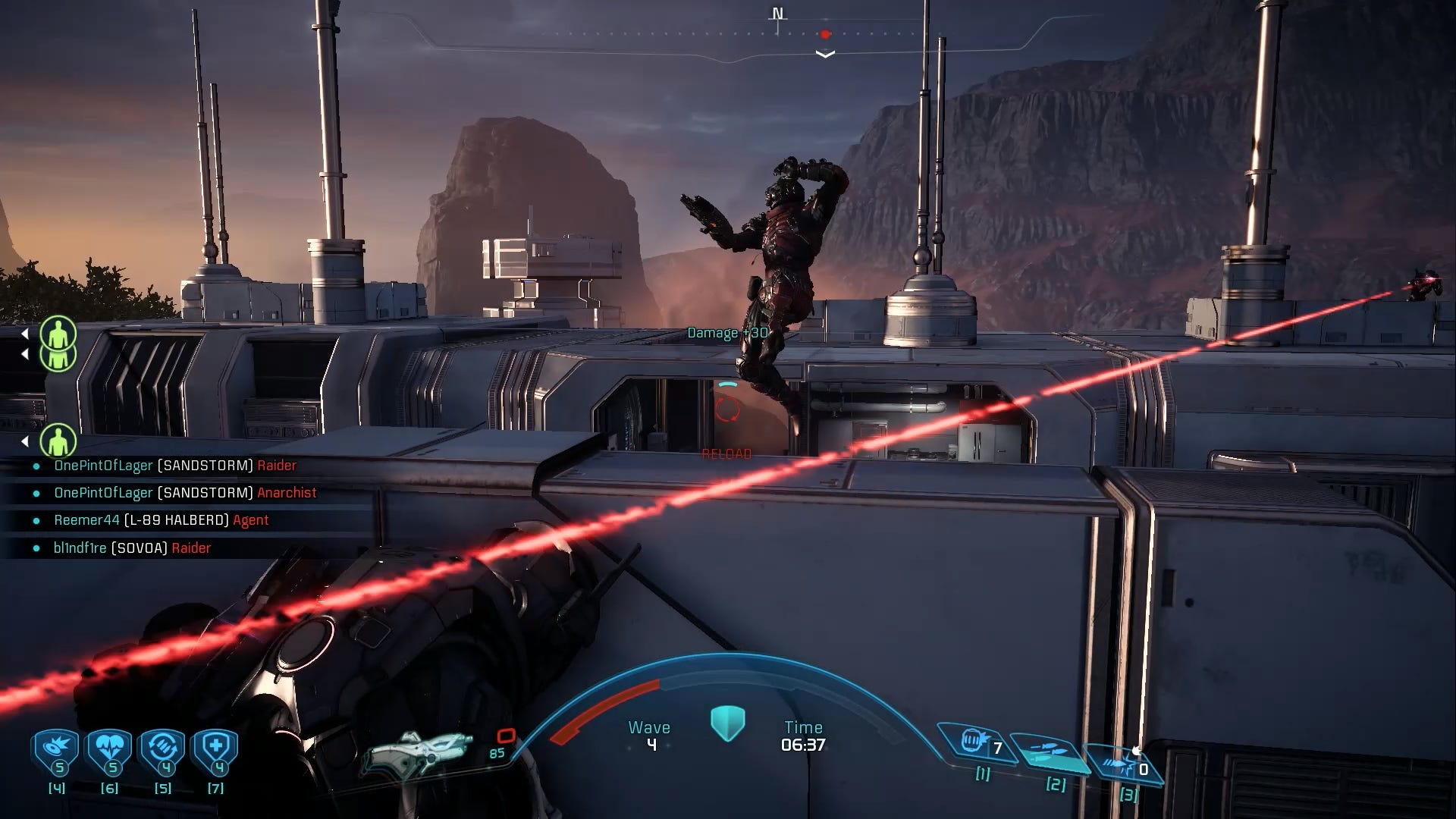This screenshot has height=819, width=1456.
Task: Select the Reemer44 L-89 Halberd kill feed row
Action: pyautogui.click(x=162, y=520)
